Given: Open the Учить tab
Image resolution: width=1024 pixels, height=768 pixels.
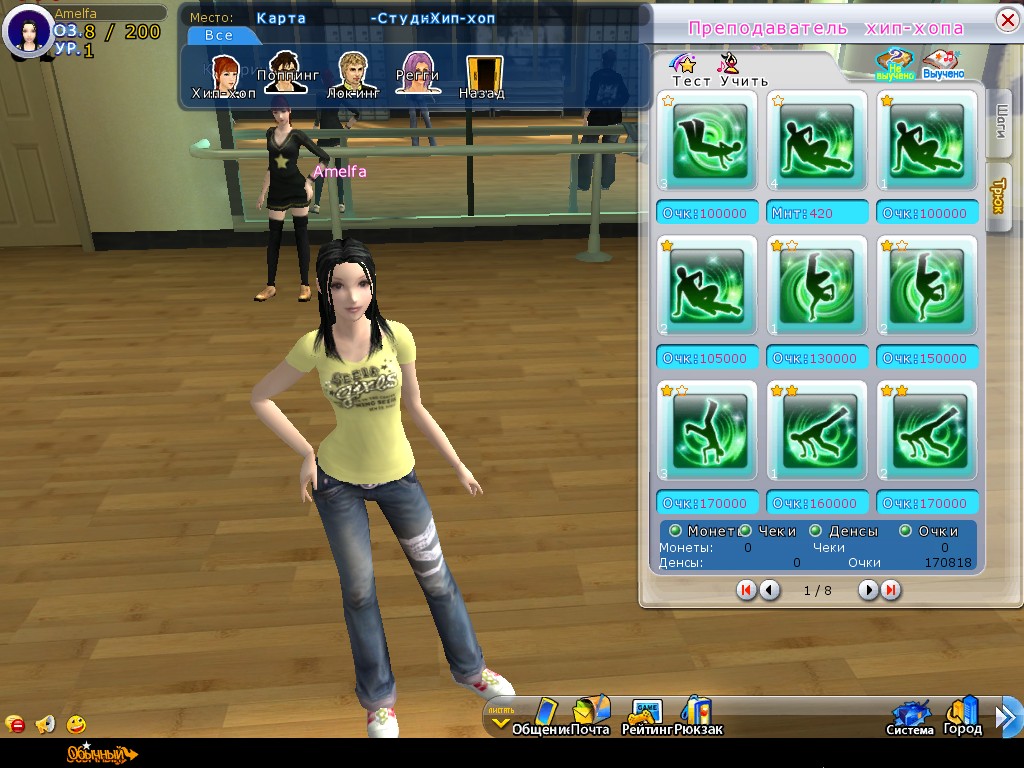Looking at the screenshot, I should coord(733,70).
